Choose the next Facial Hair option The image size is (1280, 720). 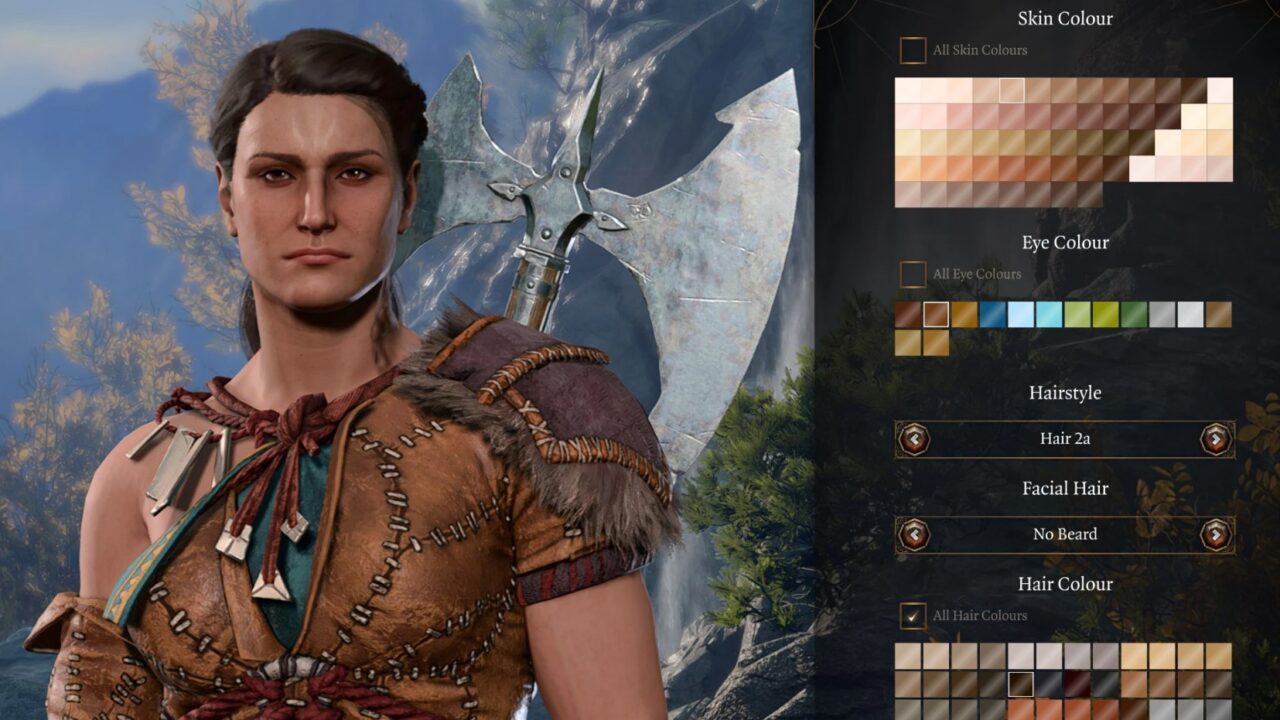(1215, 534)
